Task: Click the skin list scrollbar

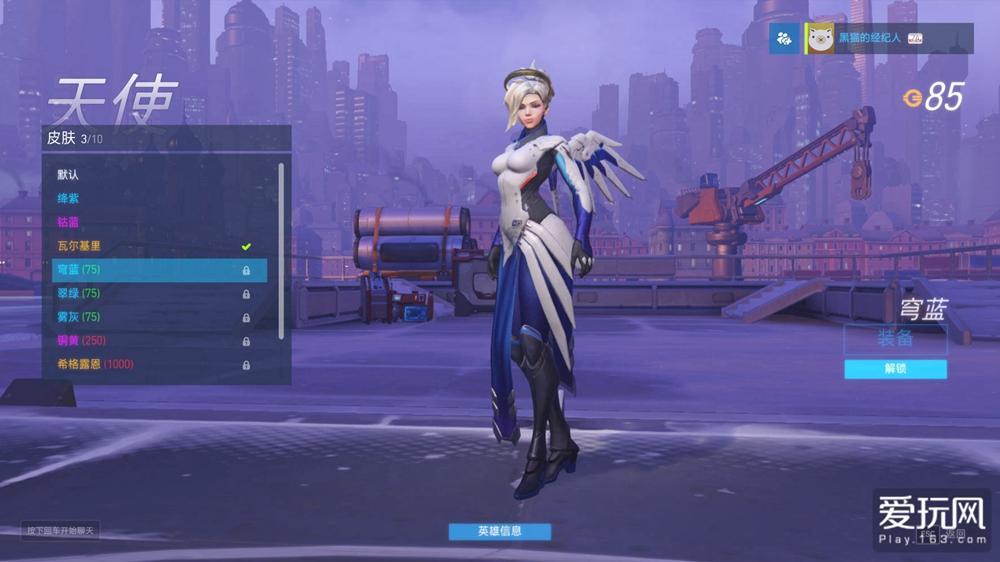Action: [x=281, y=250]
